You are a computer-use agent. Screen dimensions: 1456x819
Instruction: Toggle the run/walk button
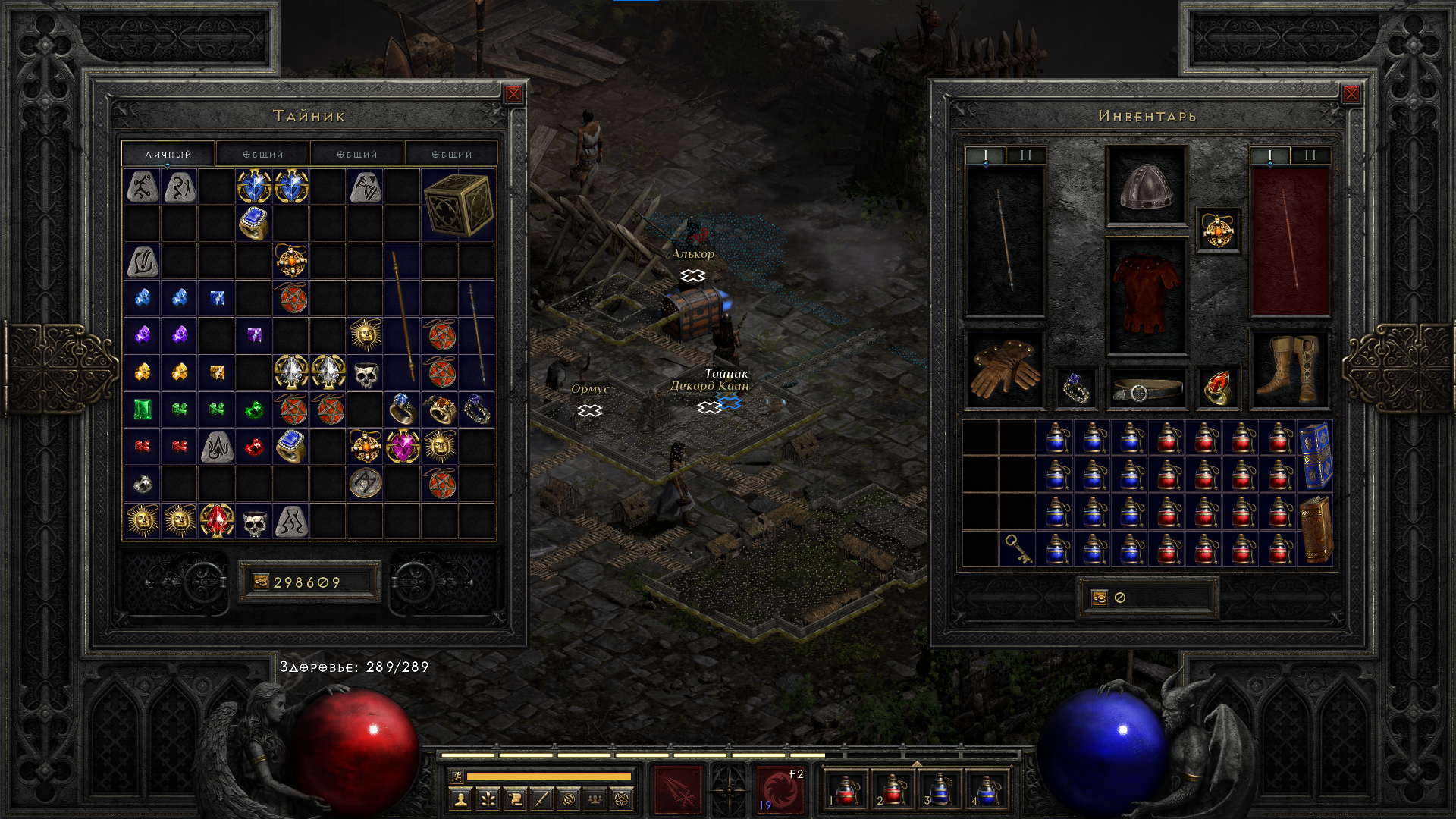click(x=457, y=776)
